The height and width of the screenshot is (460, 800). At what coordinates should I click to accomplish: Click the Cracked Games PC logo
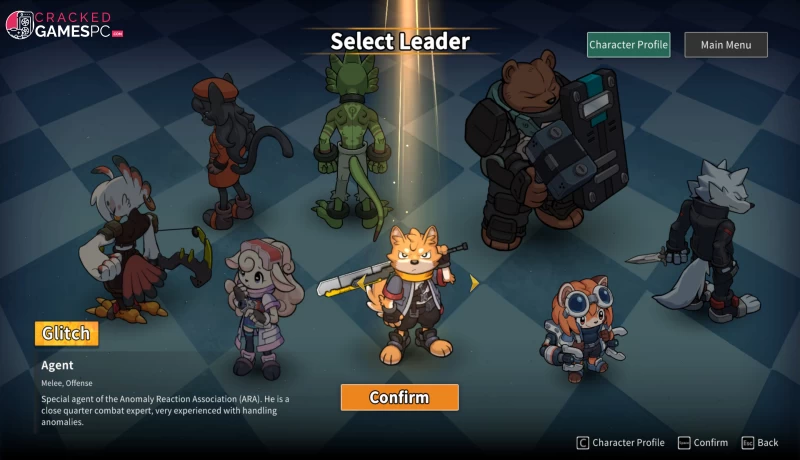[x=65, y=25]
